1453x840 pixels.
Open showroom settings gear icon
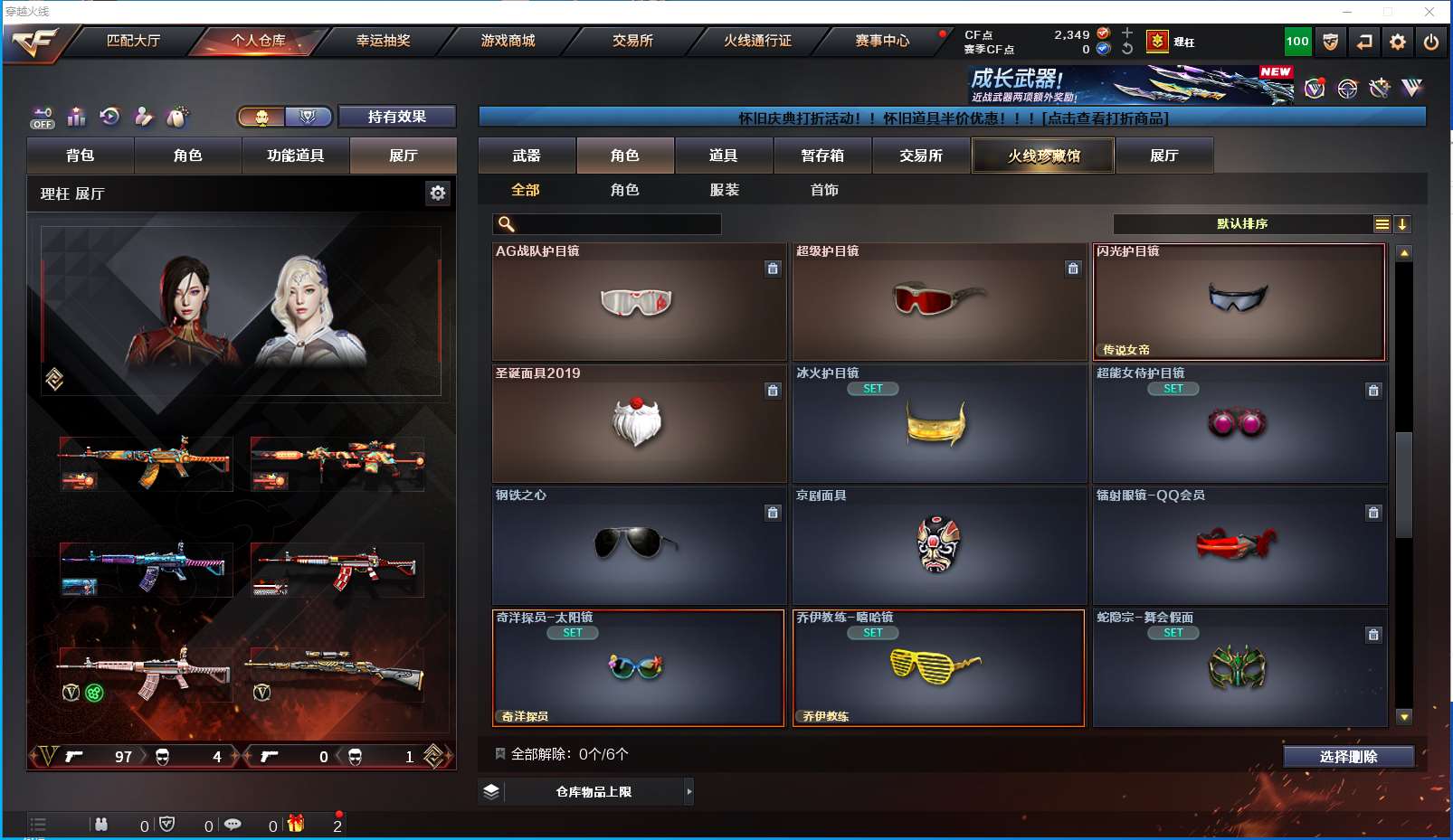tap(438, 193)
